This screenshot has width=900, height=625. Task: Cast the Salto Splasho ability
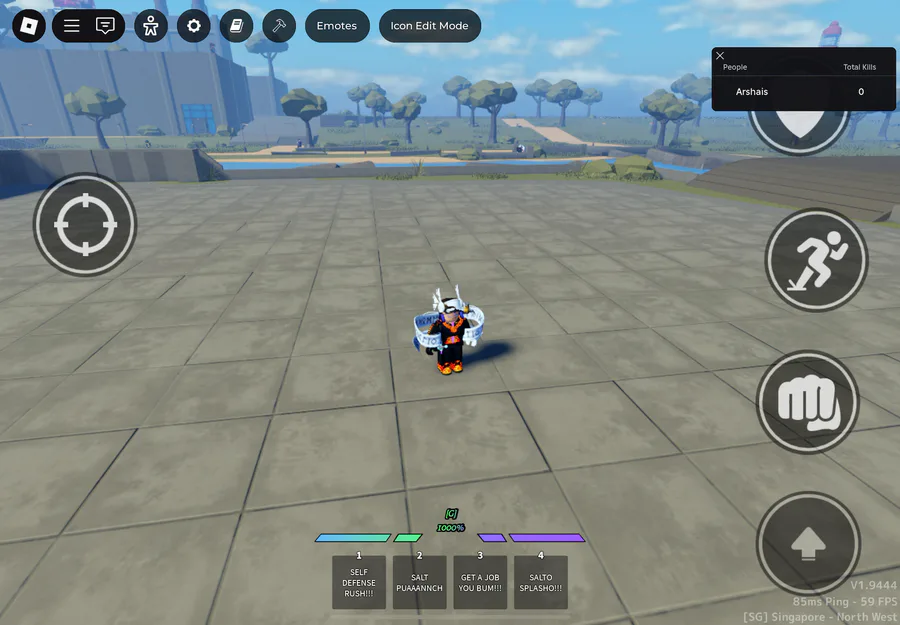pyautogui.click(x=541, y=582)
